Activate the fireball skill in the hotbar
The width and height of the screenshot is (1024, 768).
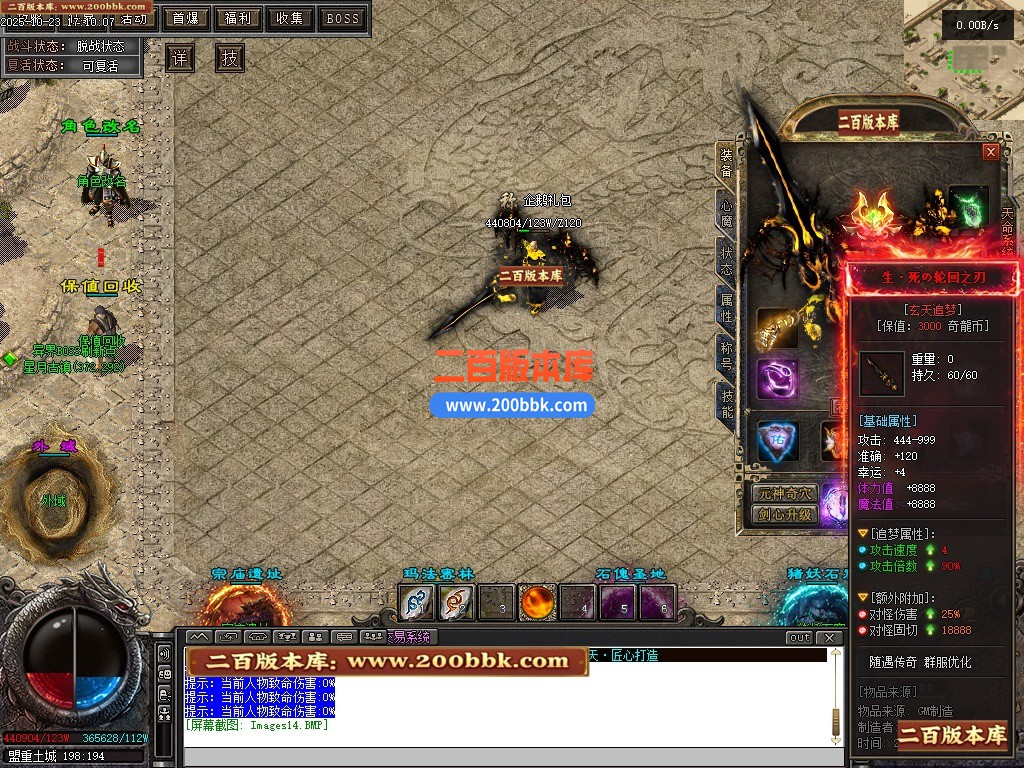tap(538, 603)
